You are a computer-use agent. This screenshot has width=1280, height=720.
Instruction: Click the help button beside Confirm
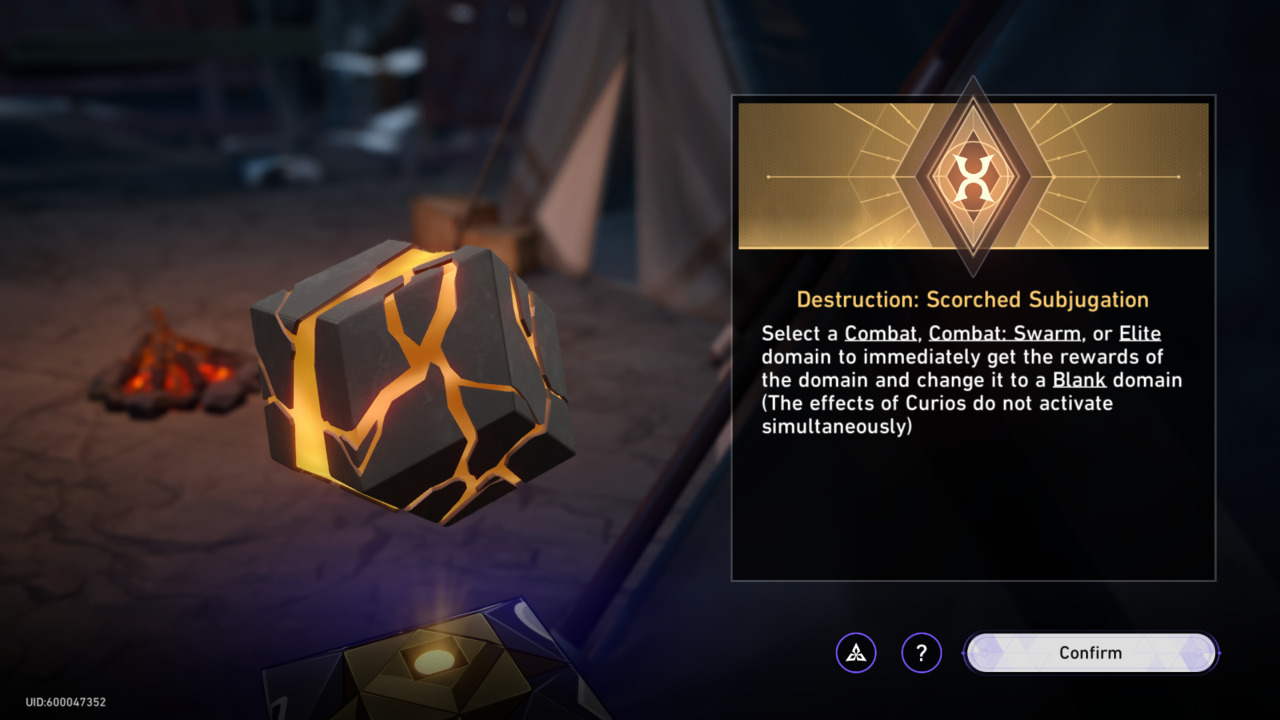(922, 652)
